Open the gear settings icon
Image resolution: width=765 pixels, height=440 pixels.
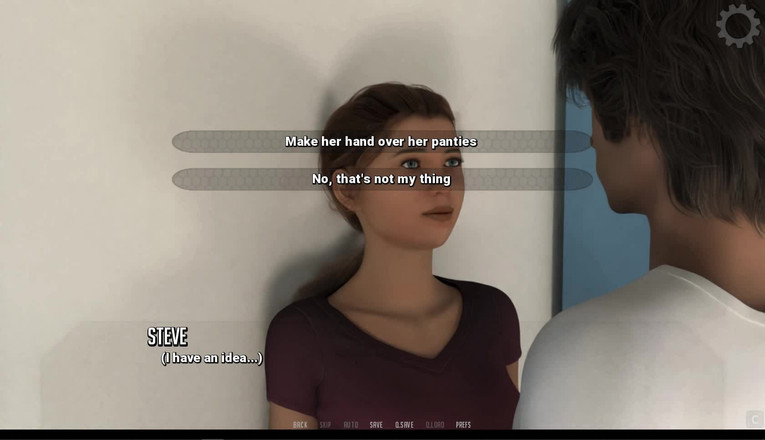click(738, 25)
